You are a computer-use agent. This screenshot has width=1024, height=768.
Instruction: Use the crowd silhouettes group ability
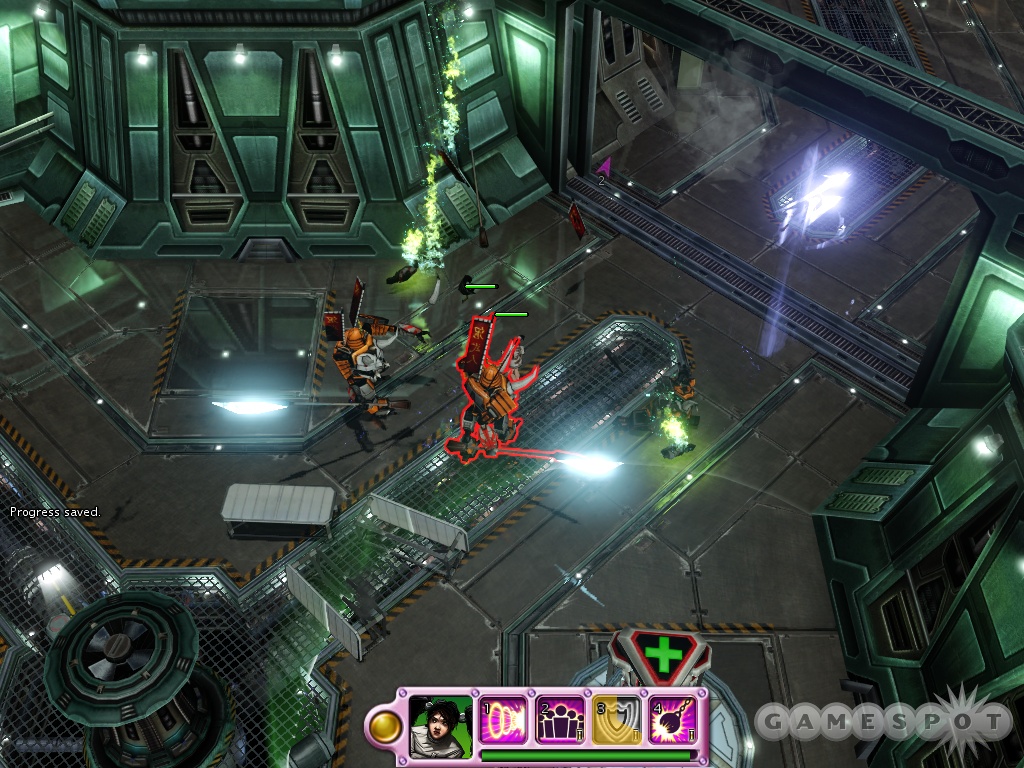(558, 720)
